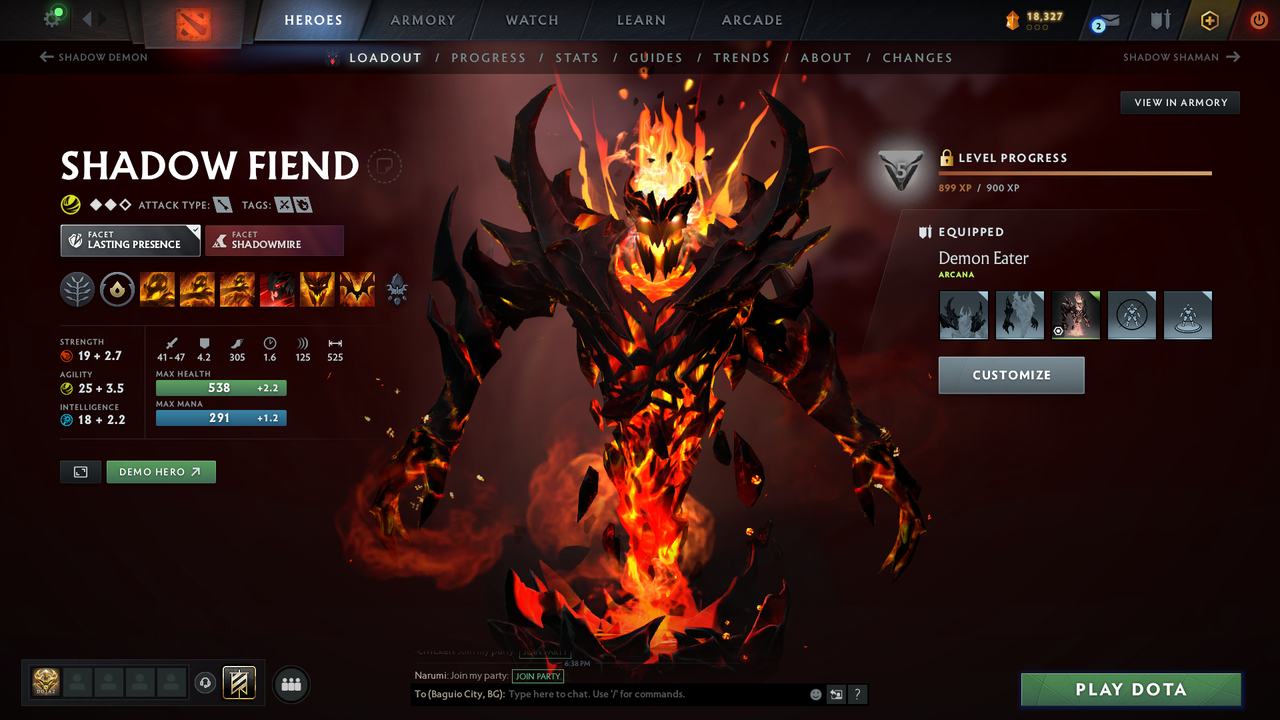Switch to the GUIDES tab
Viewport: 1280px width, 720px height.
pos(656,57)
